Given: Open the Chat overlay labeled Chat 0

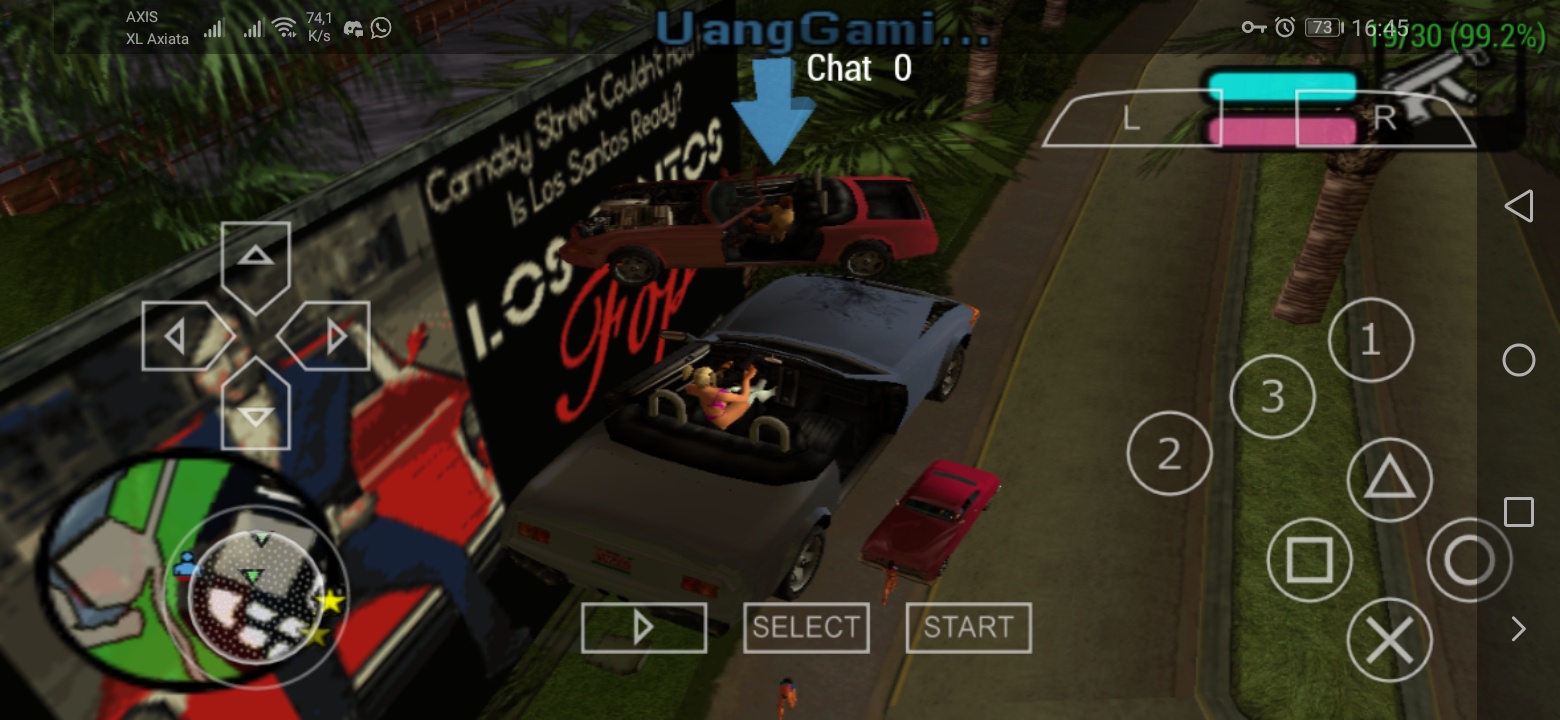Looking at the screenshot, I should point(858,69).
